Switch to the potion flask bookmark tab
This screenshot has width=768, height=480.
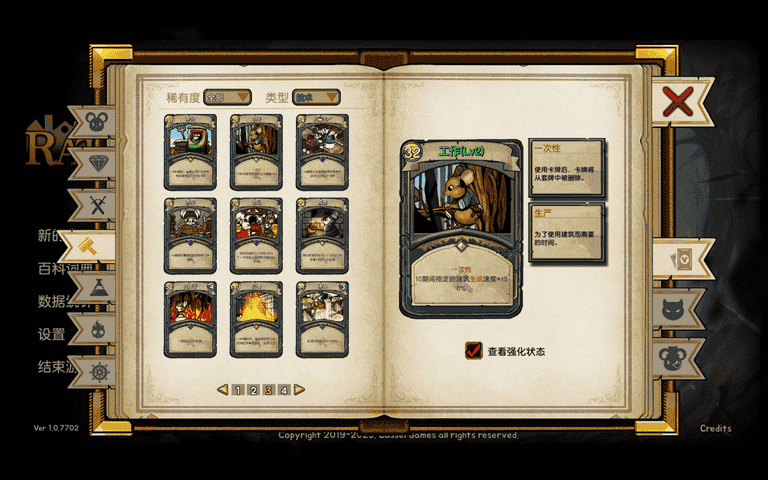tap(98, 288)
